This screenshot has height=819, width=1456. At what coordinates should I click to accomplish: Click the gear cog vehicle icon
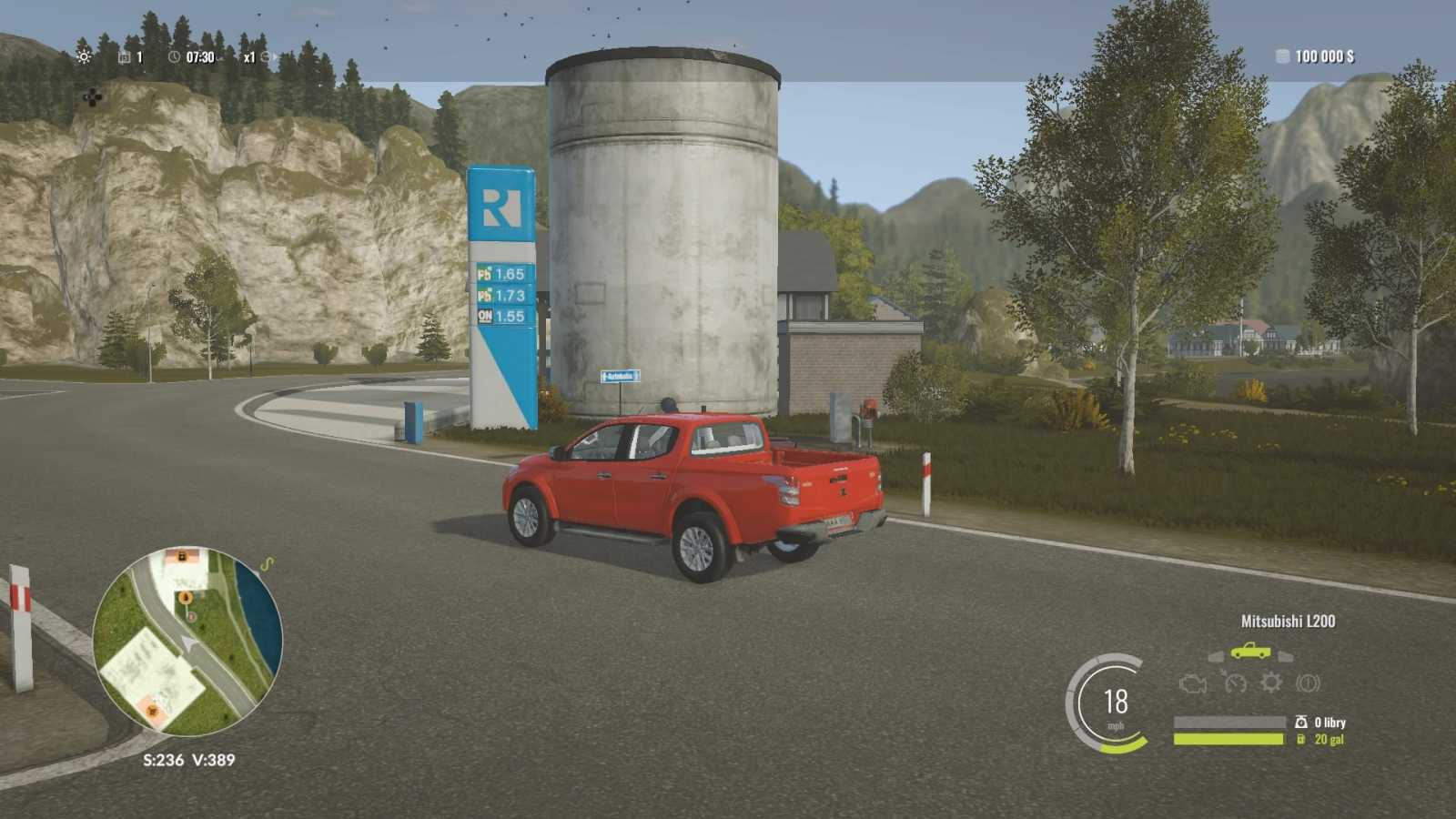pyautogui.click(x=1270, y=682)
